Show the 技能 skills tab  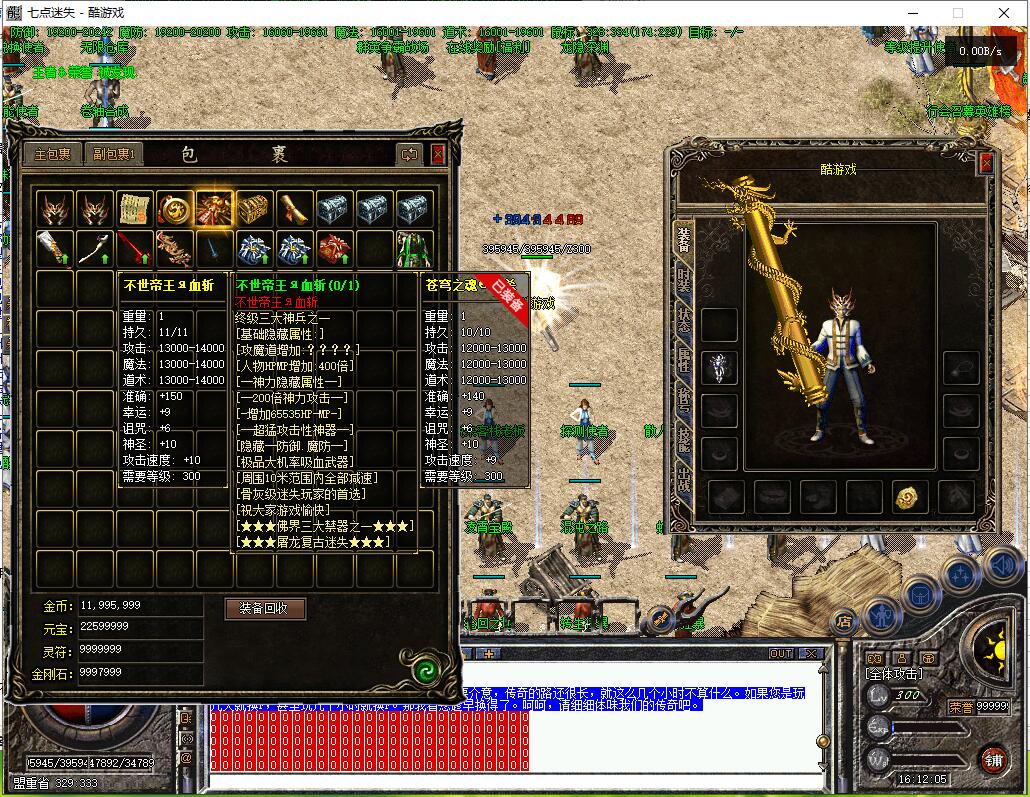[684, 437]
